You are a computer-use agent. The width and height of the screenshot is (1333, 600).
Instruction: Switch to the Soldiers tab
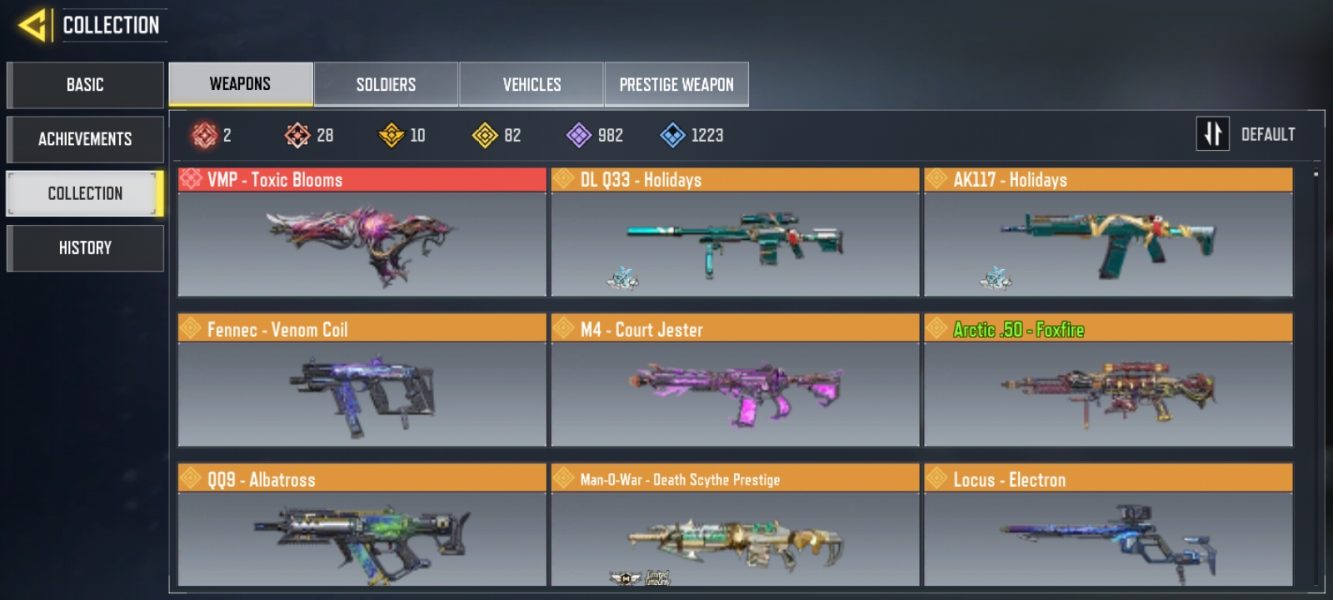pos(386,85)
